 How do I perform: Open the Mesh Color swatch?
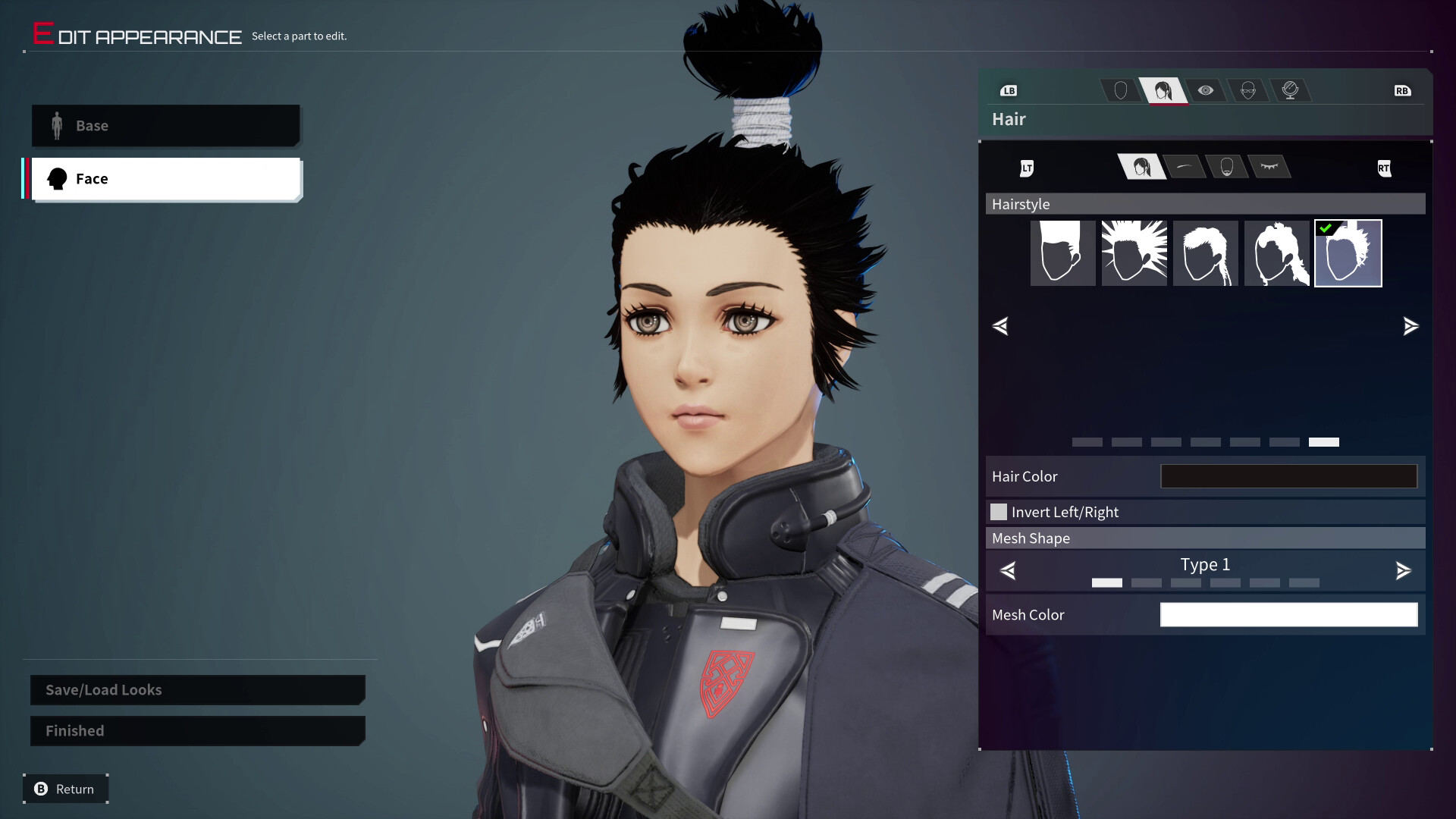[x=1288, y=615]
